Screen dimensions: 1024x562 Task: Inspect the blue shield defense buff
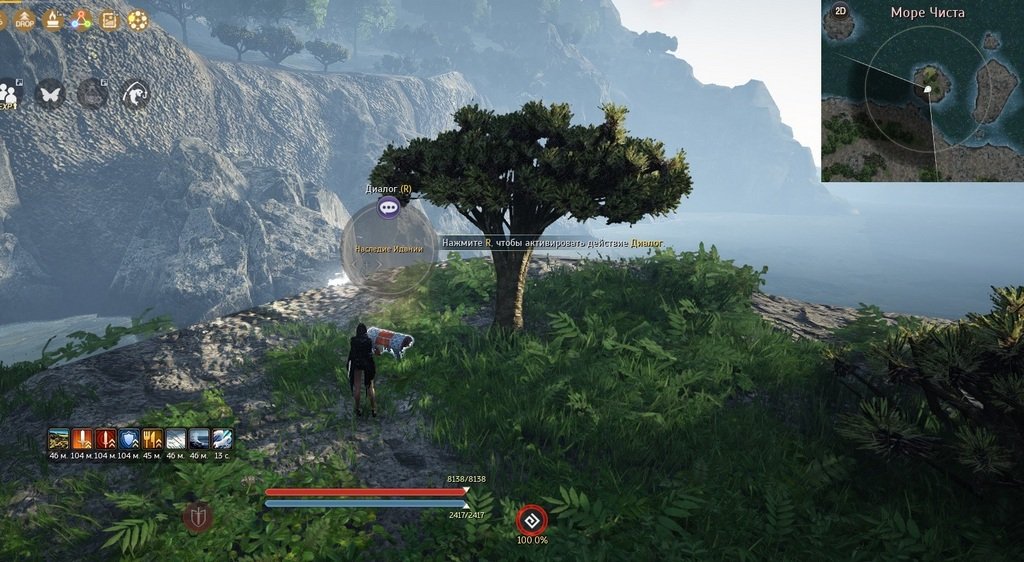[x=129, y=439]
